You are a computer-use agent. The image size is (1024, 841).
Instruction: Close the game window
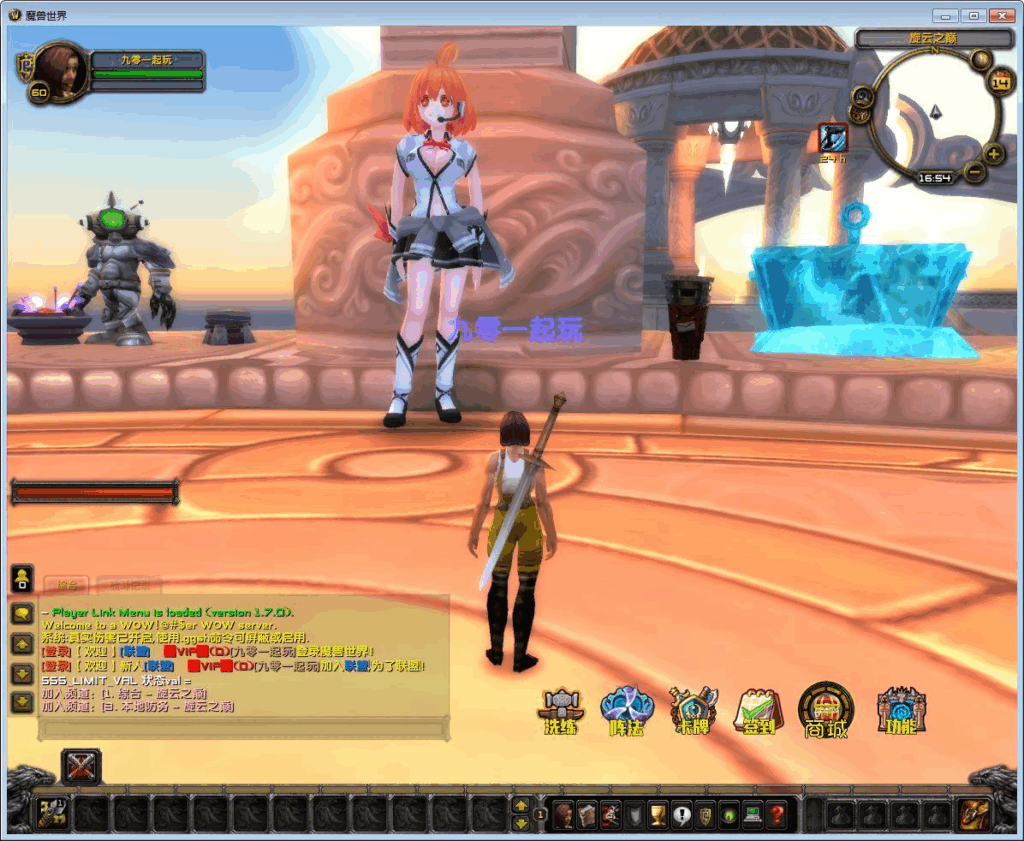point(1001,16)
